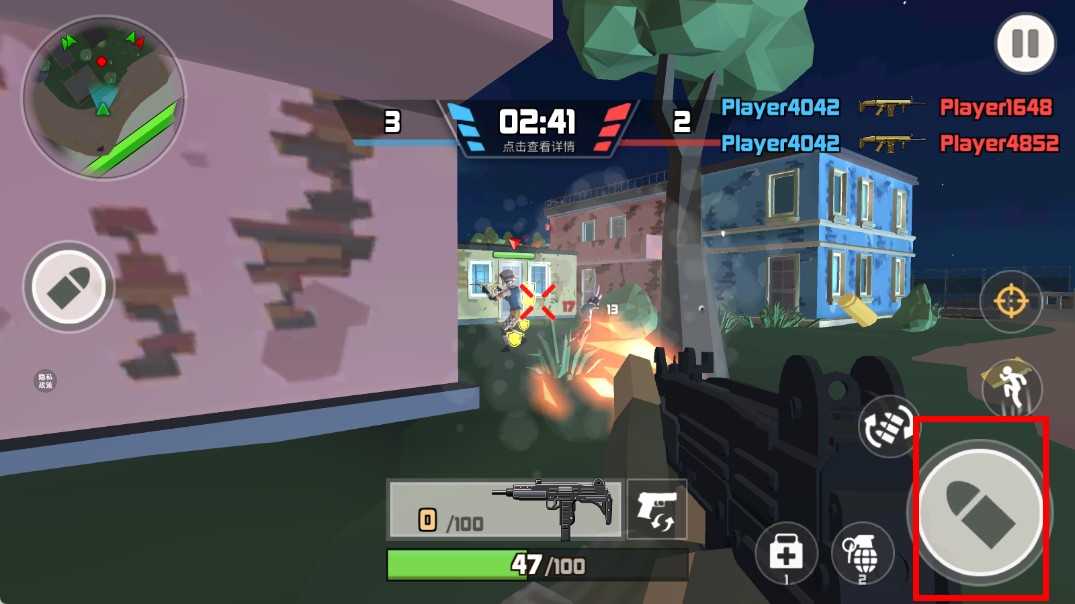1075x604 pixels.
Task: Use the medkit item
Action: 787,553
